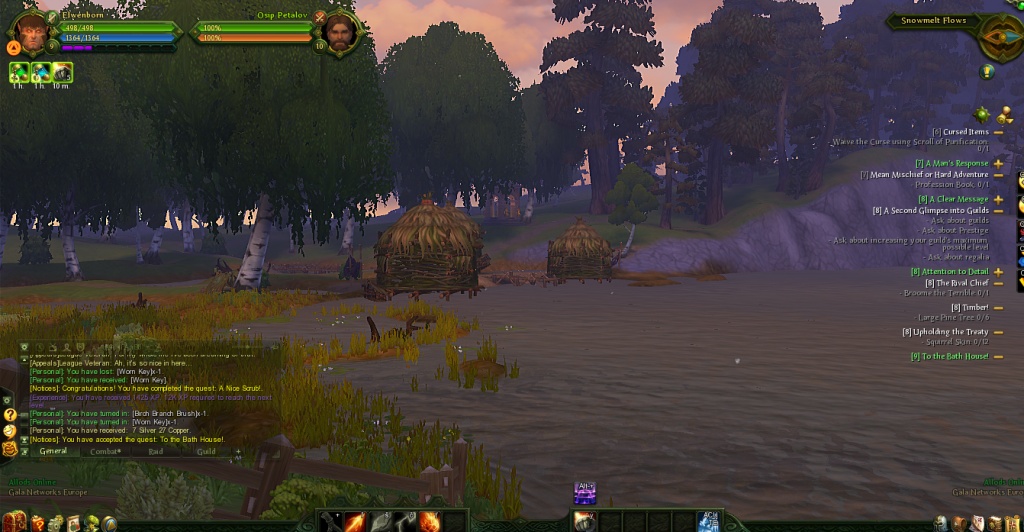Expand the A Man's Response quest
The image size is (1024, 532).
(x=998, y=163)
